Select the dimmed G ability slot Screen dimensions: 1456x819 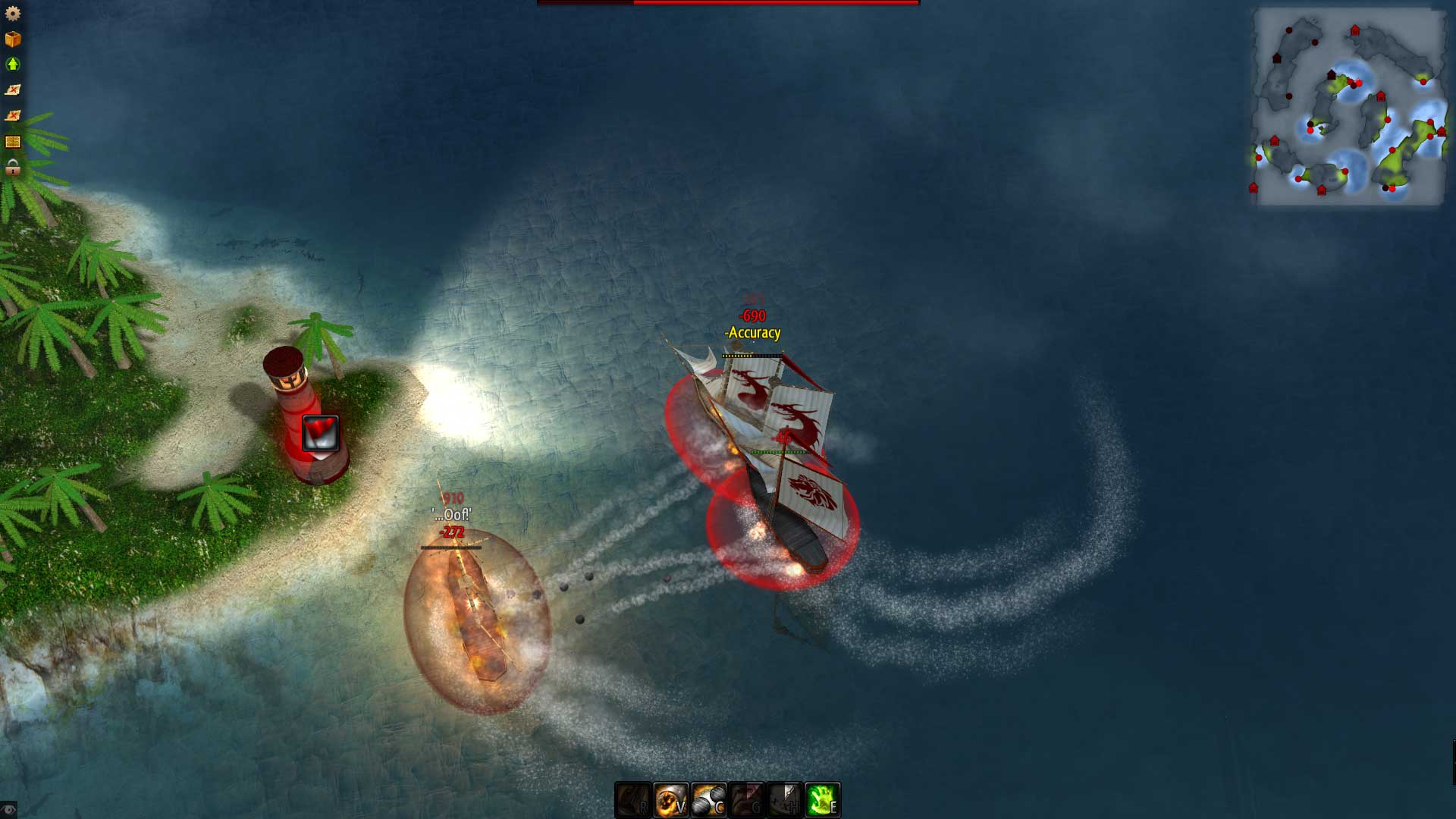tap(747, 800)
